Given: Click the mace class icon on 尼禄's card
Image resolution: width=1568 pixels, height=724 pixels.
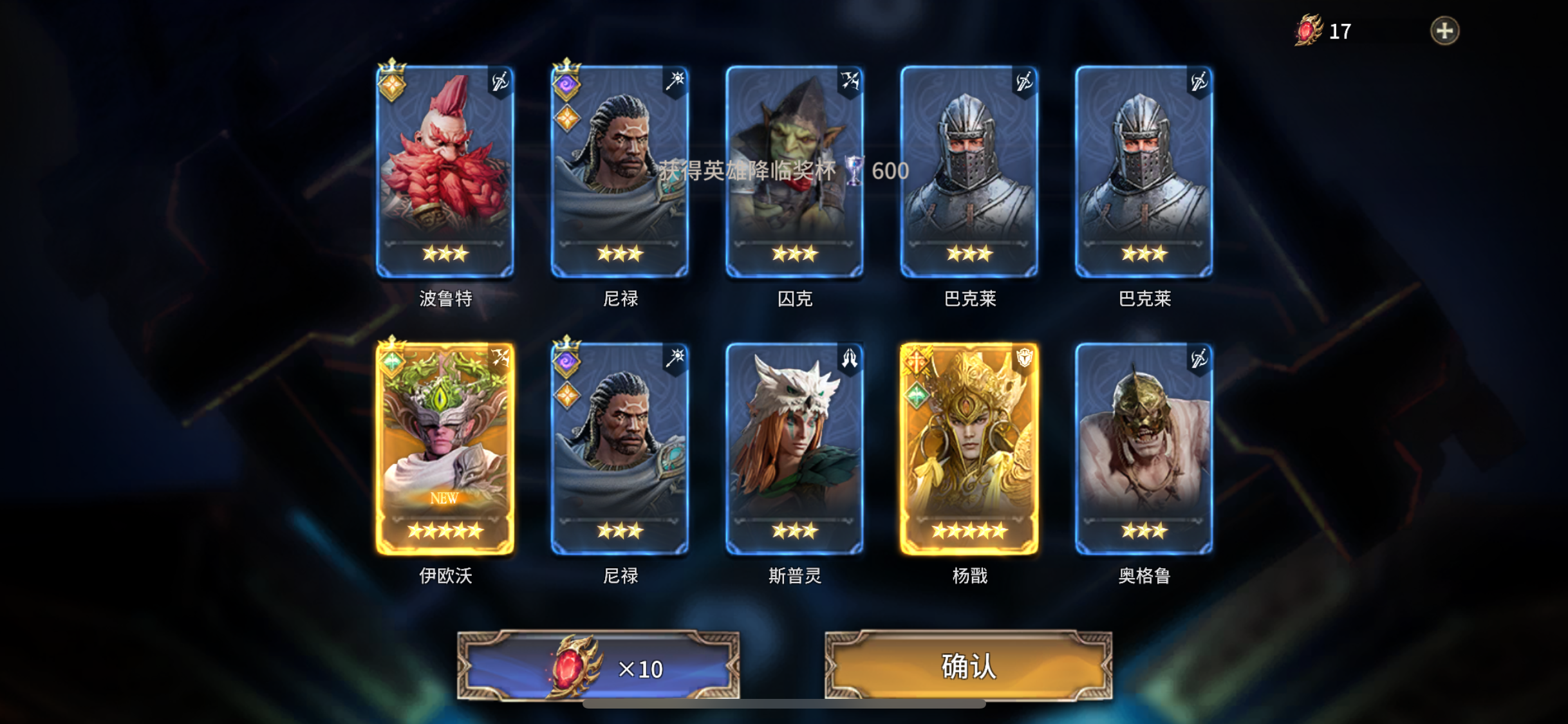Looking at the screenshot, I should tap(677, 81).
